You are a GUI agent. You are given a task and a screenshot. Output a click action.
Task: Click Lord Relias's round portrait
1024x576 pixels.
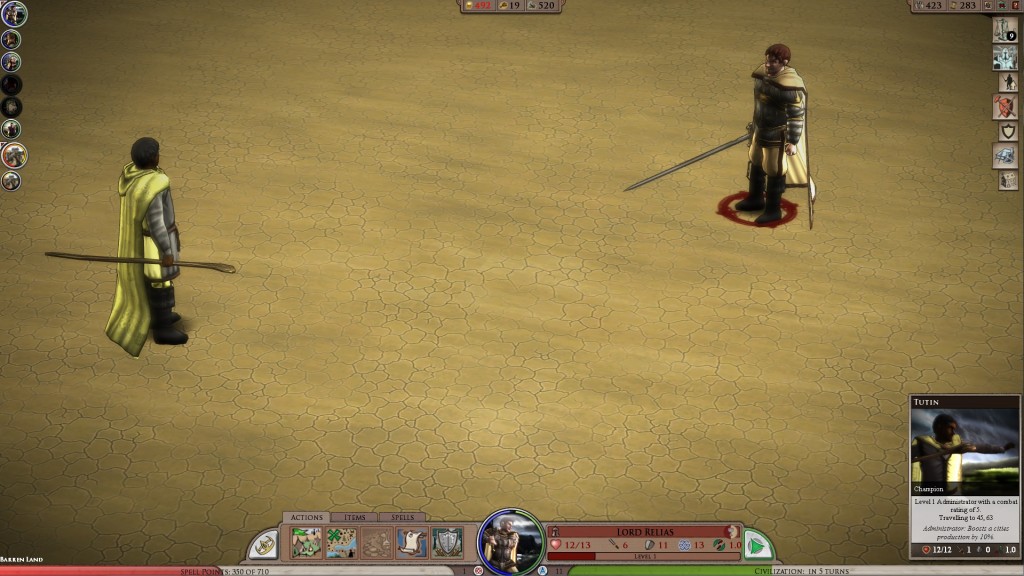pos(511,543)
